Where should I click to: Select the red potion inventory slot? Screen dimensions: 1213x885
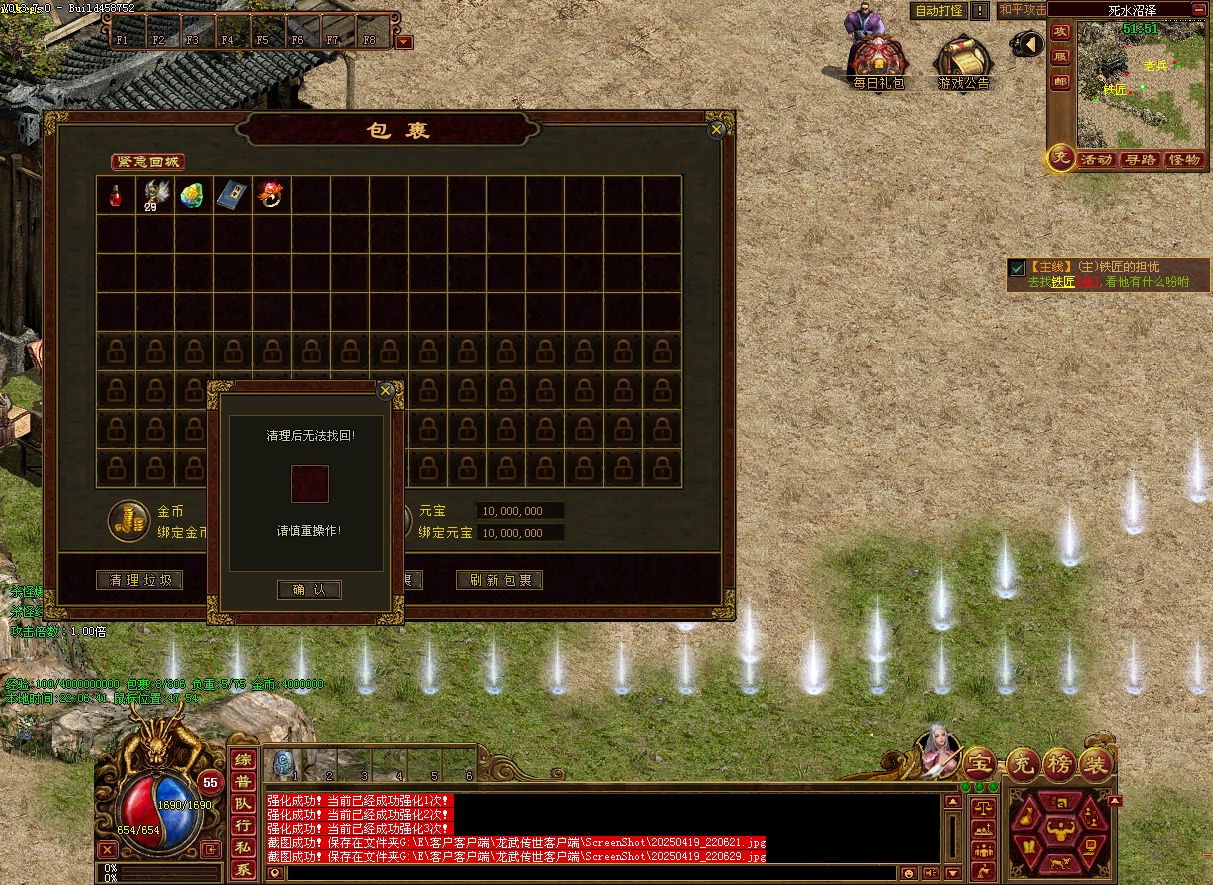tap(116, 195)
